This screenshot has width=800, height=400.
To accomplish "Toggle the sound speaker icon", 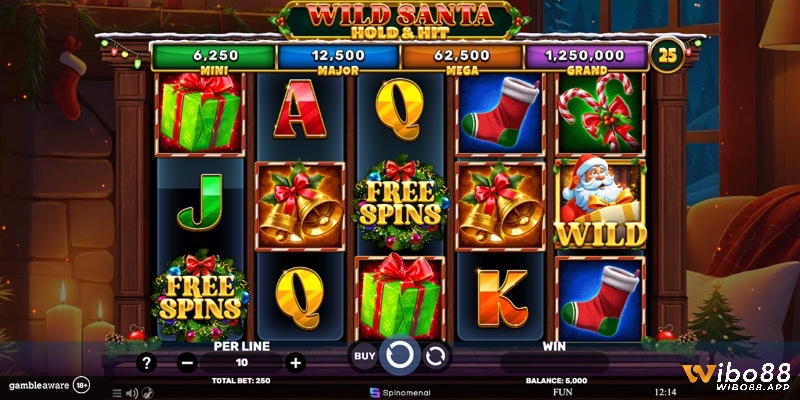I will pos(131,393).
